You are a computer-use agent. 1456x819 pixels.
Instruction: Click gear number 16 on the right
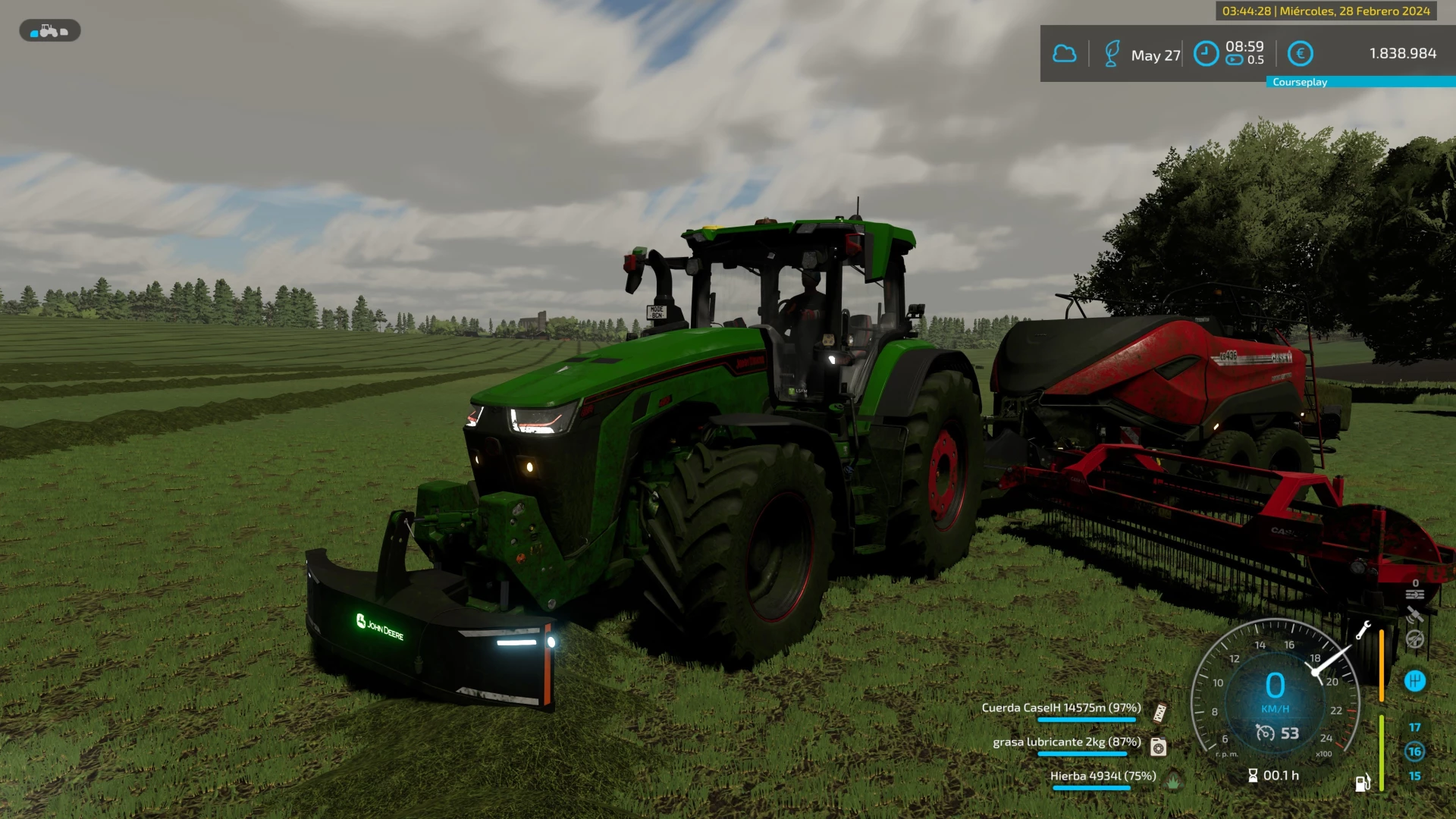[1415, 752]
